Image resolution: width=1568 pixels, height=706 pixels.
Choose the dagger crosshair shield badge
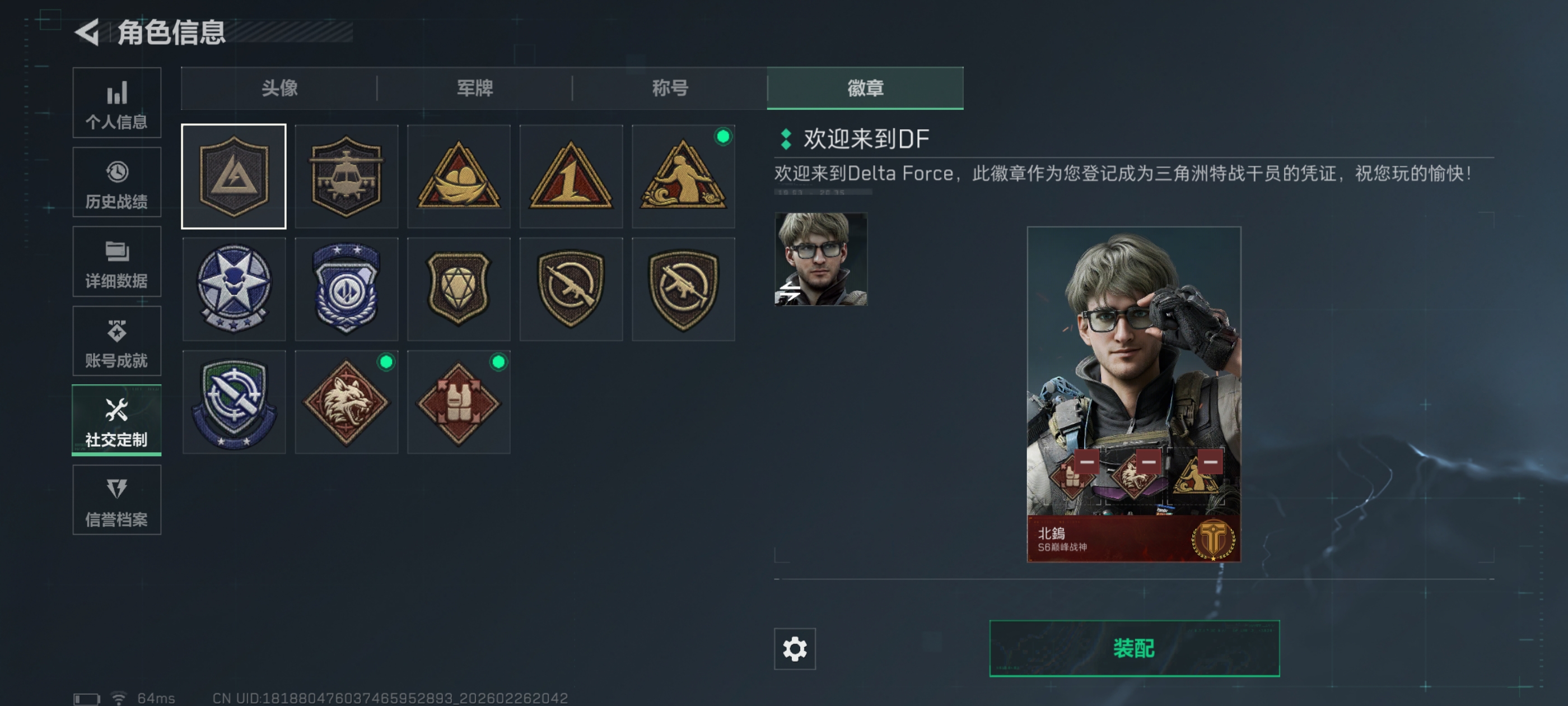(x=234, y=402)
